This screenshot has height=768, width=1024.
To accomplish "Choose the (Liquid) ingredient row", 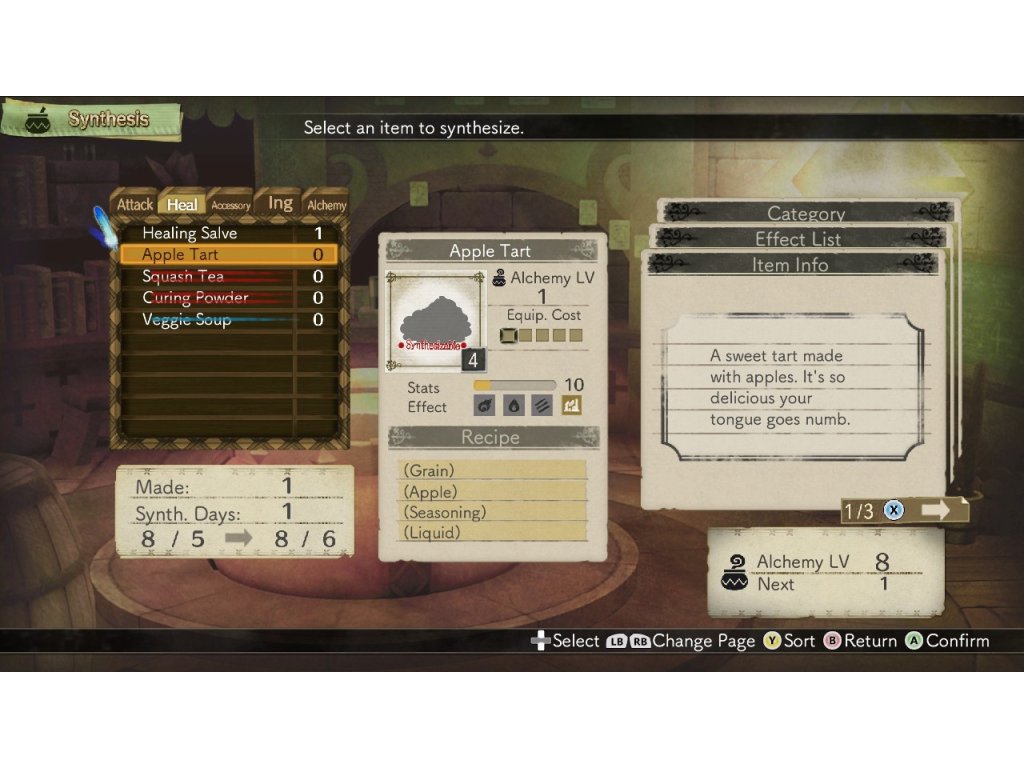I will coord(492,533).
